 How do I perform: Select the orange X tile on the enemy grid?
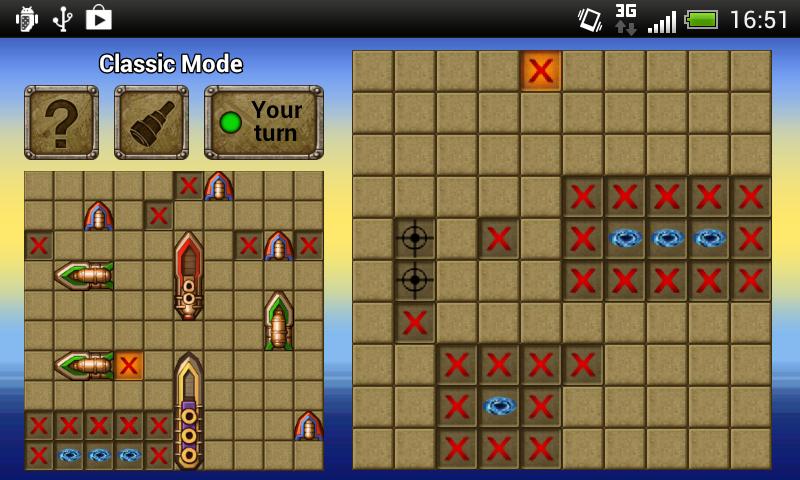(x=541, y=70)
